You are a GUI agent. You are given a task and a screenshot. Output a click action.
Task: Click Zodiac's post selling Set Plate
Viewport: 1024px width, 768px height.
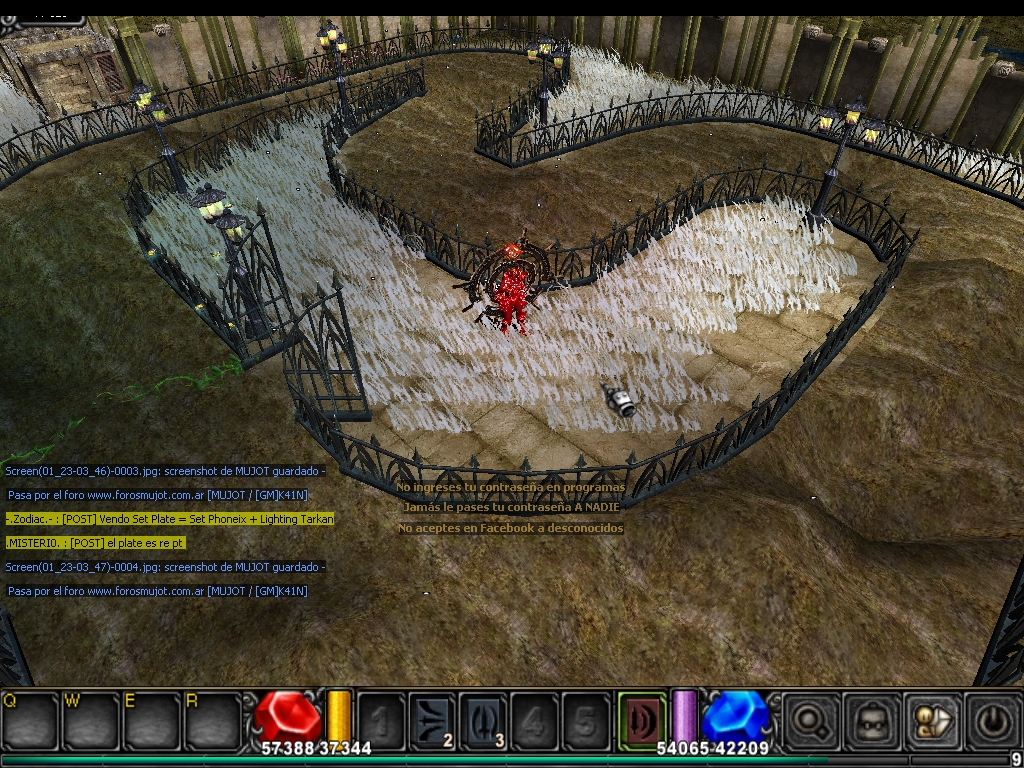point(170,519)
